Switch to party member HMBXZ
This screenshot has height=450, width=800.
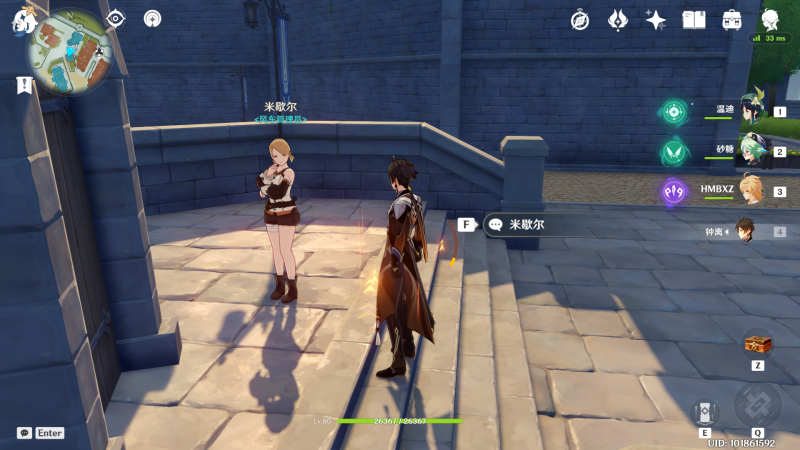[752, 190]
